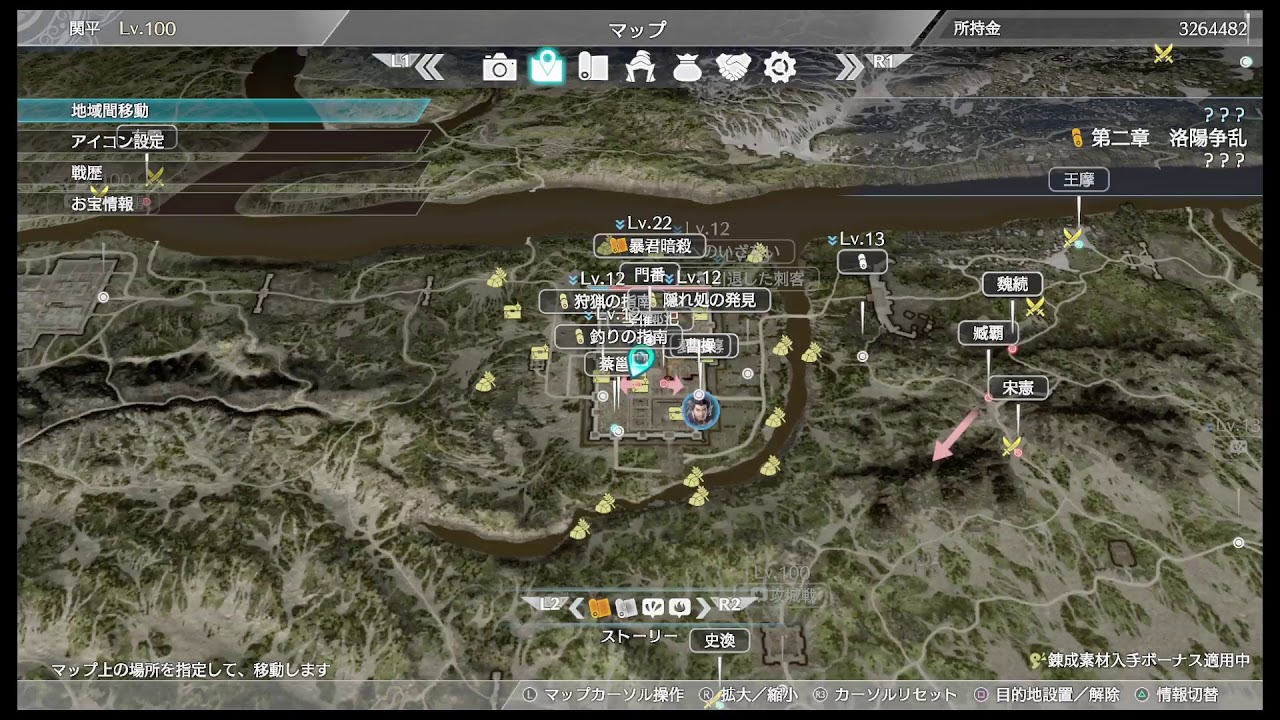The image size is (1280, 720).
Task: Click the left chevron beside L2
Action: tap(575, 607)
